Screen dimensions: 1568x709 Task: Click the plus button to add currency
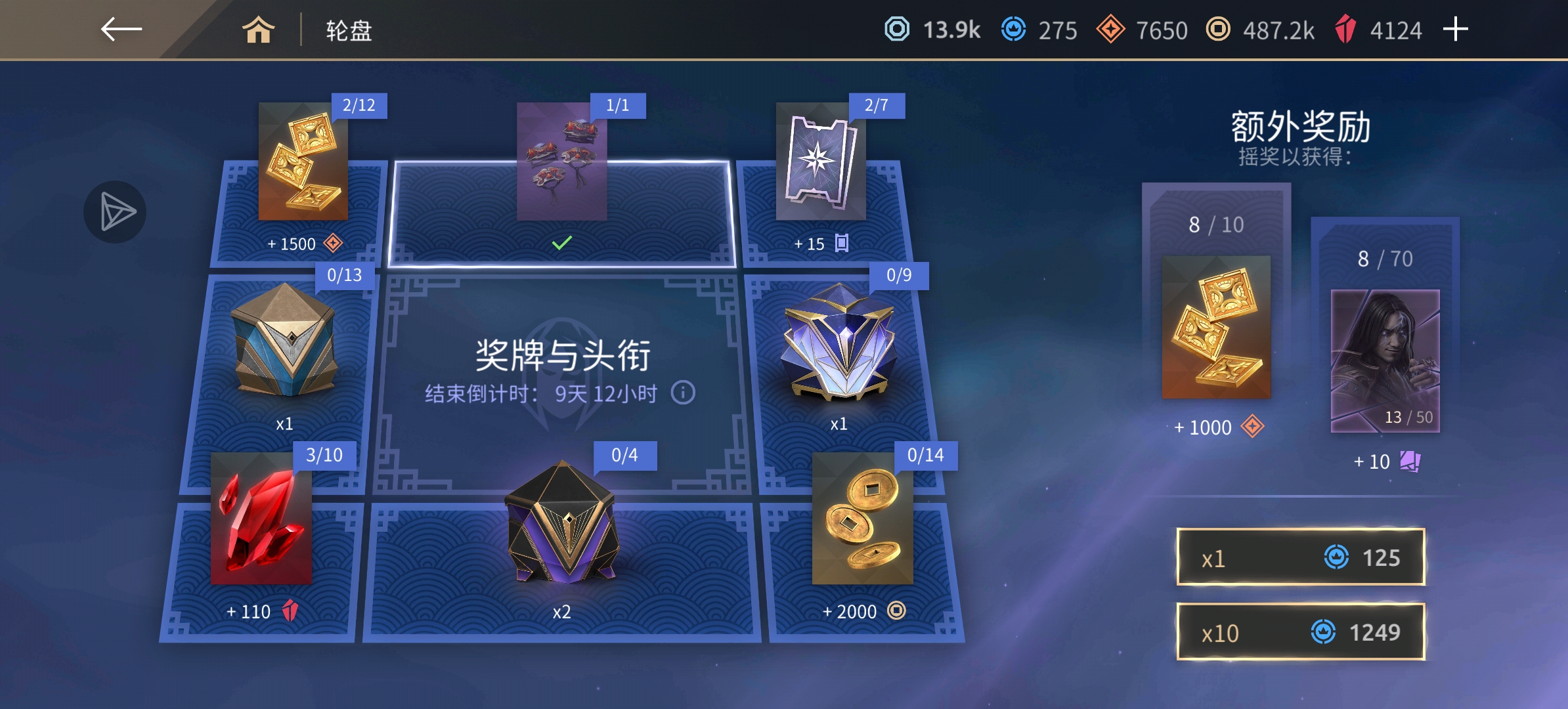[x=1455, y=29]
